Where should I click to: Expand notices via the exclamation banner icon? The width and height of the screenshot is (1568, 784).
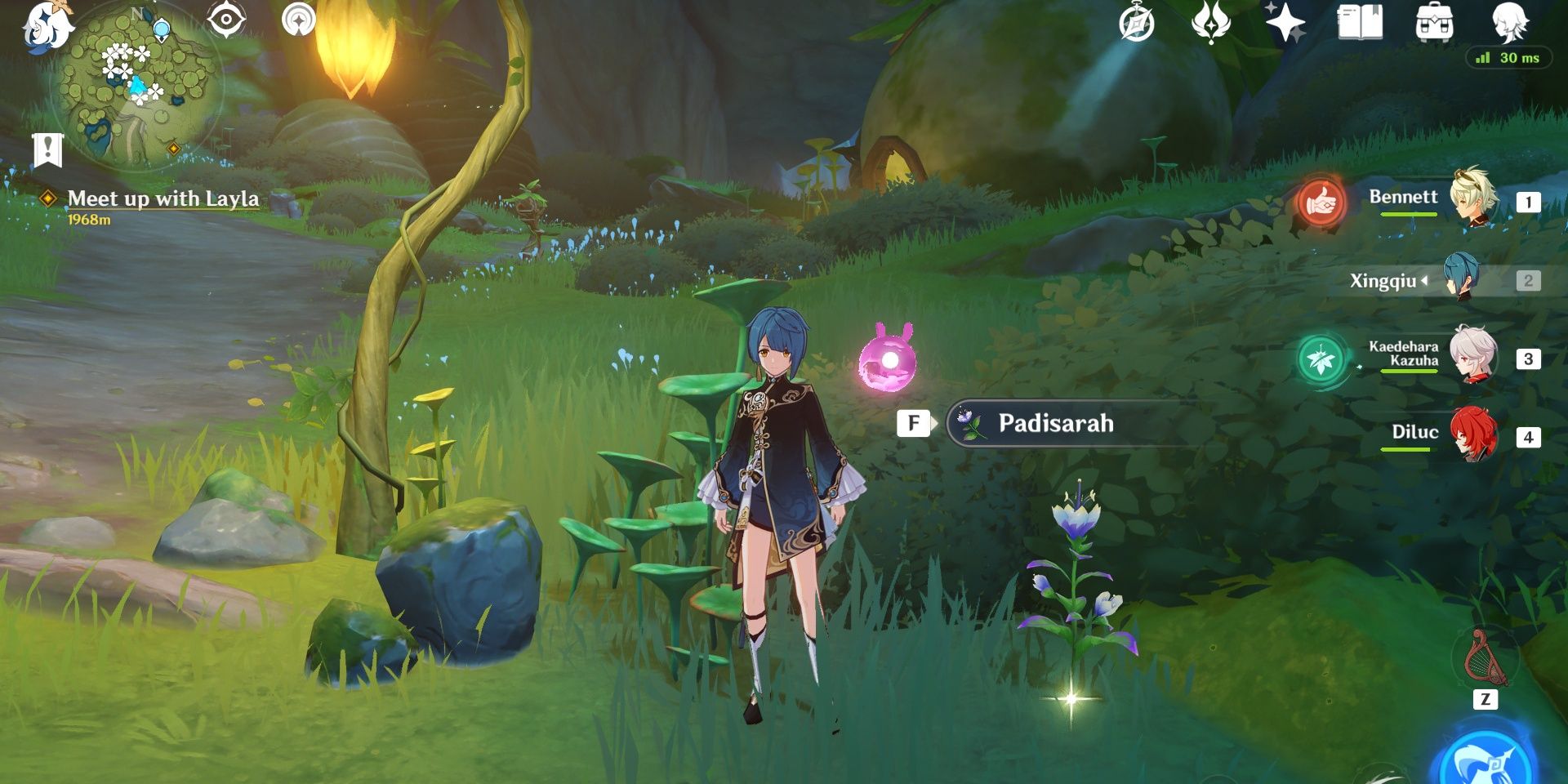tap(49, 150)
